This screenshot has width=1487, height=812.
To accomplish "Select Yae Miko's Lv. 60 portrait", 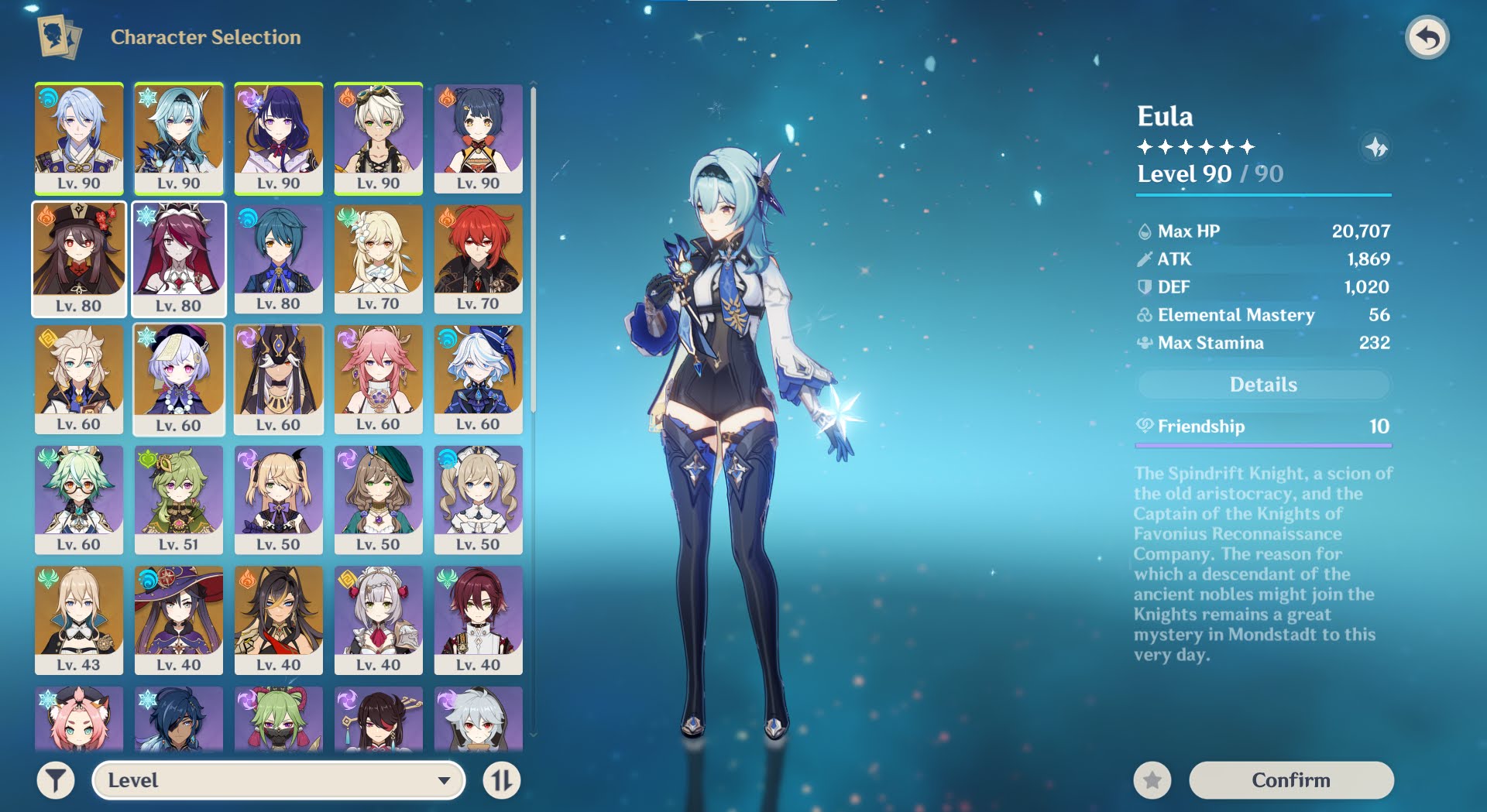I will click(379, 379).
